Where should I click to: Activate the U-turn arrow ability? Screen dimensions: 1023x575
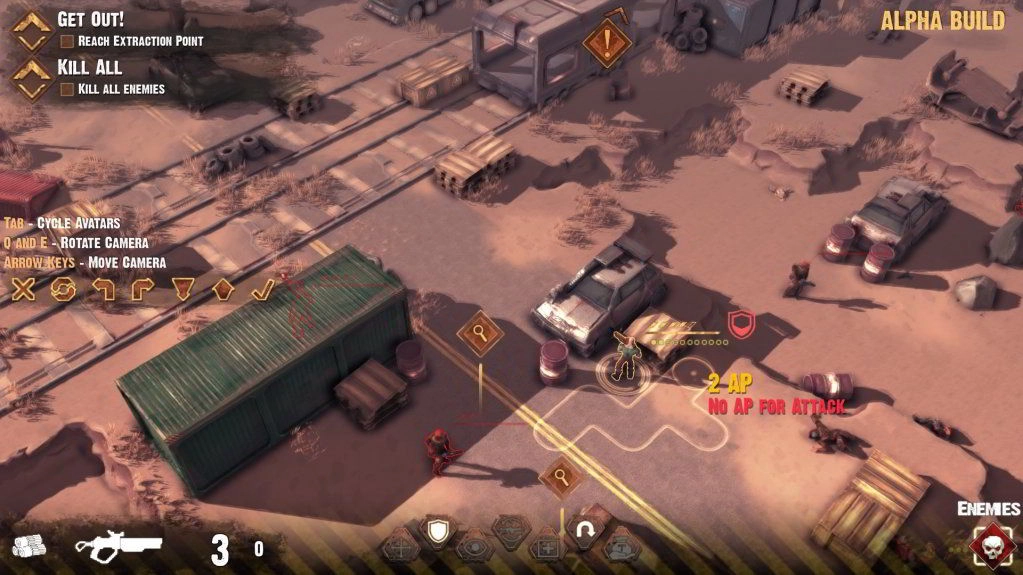coord(585,531)
